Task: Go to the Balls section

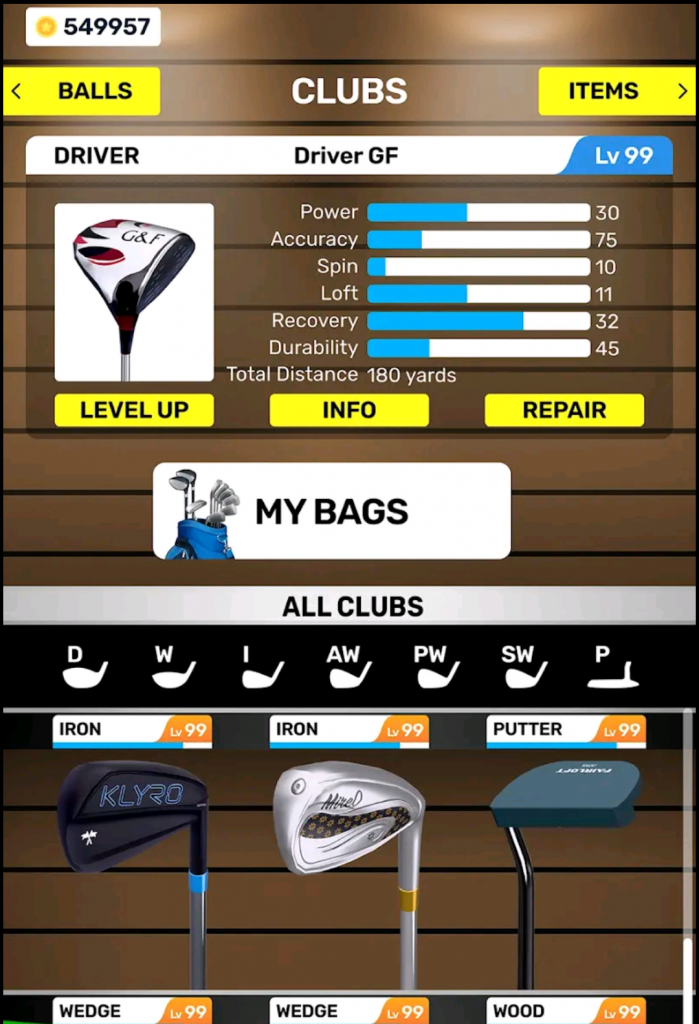Action: coord(82,91)
